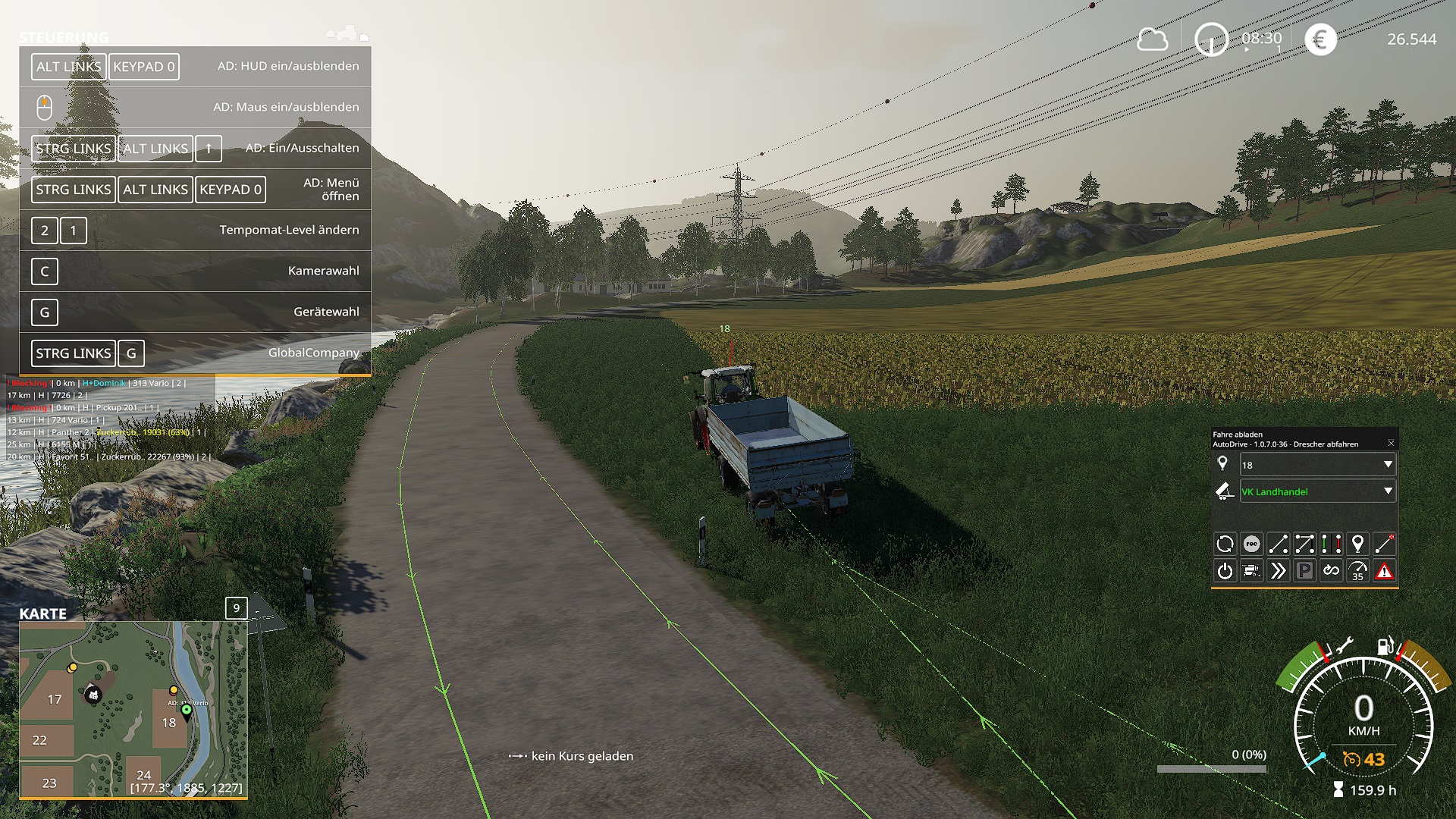Toggle AutoDrive power button
1456x819 pixels.
[1225, 571]
